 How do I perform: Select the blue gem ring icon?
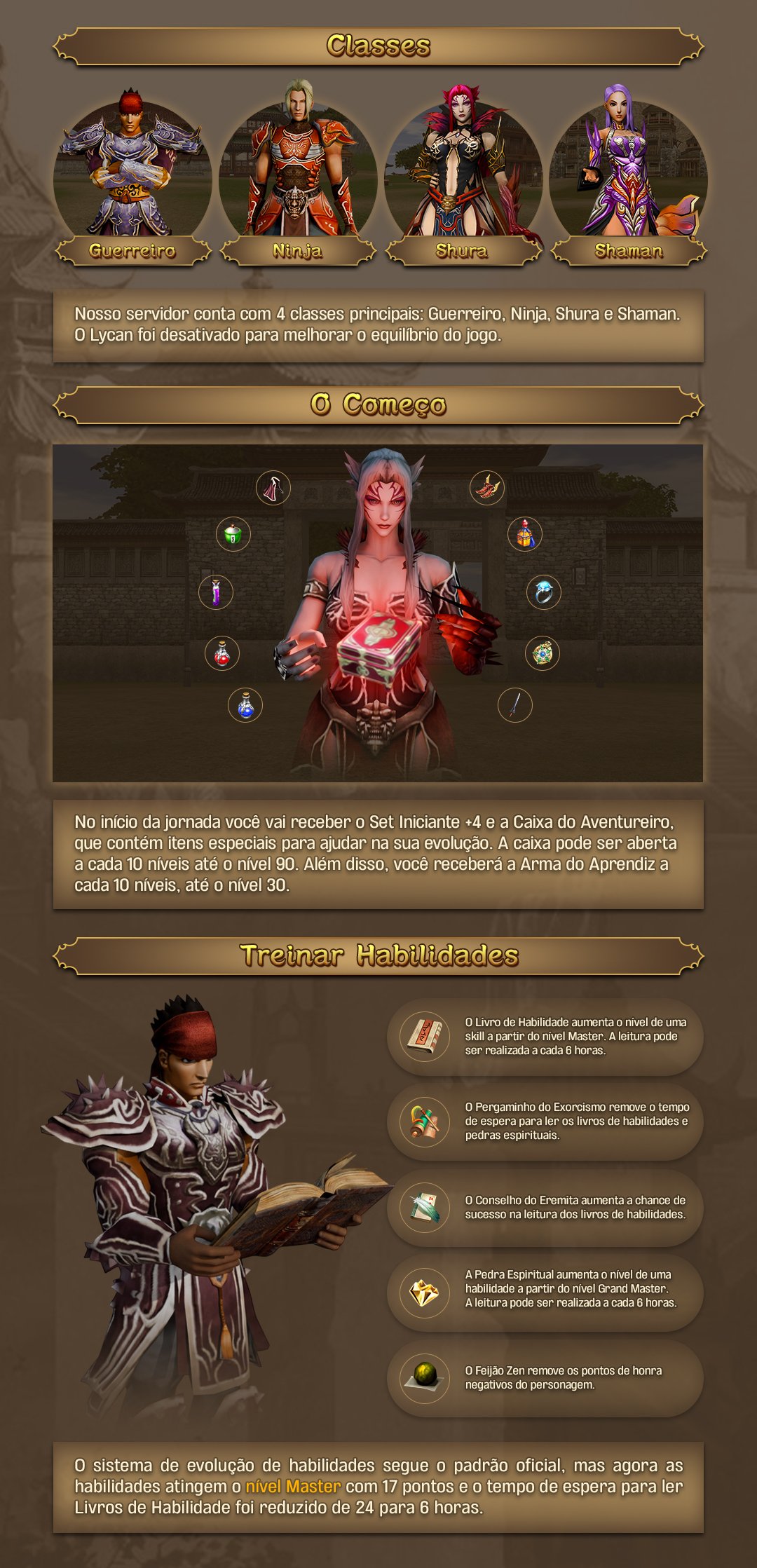(544, 593)
